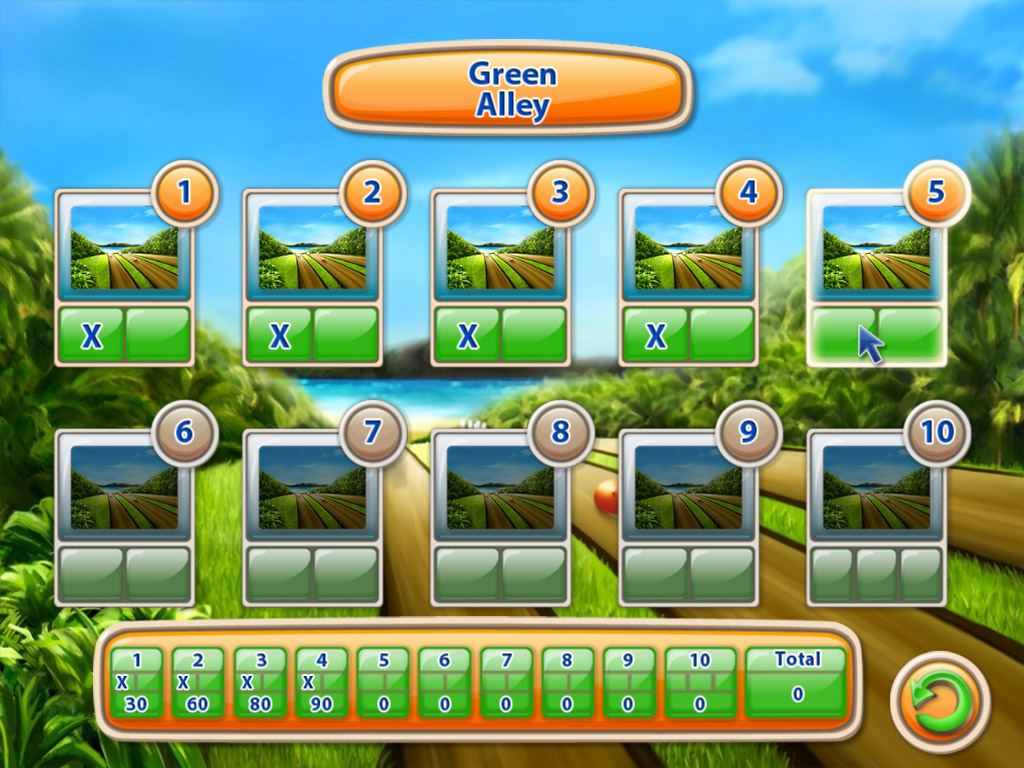Select frame 3 score box showing 80

260,683
